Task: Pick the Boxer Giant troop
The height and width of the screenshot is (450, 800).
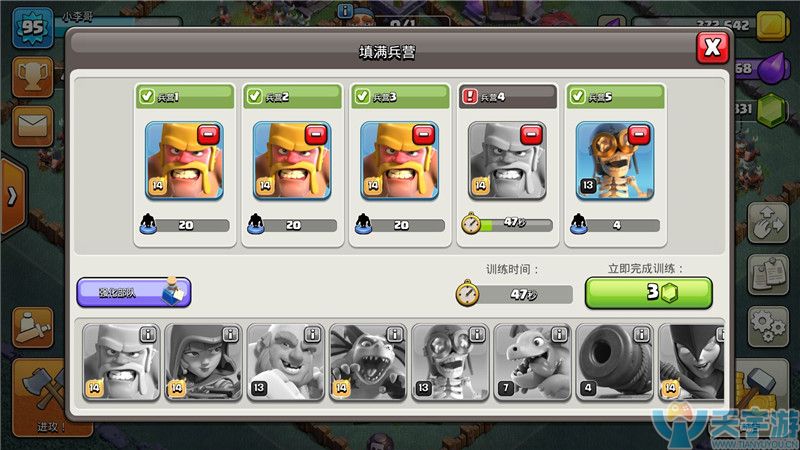Action: point(284,362)
